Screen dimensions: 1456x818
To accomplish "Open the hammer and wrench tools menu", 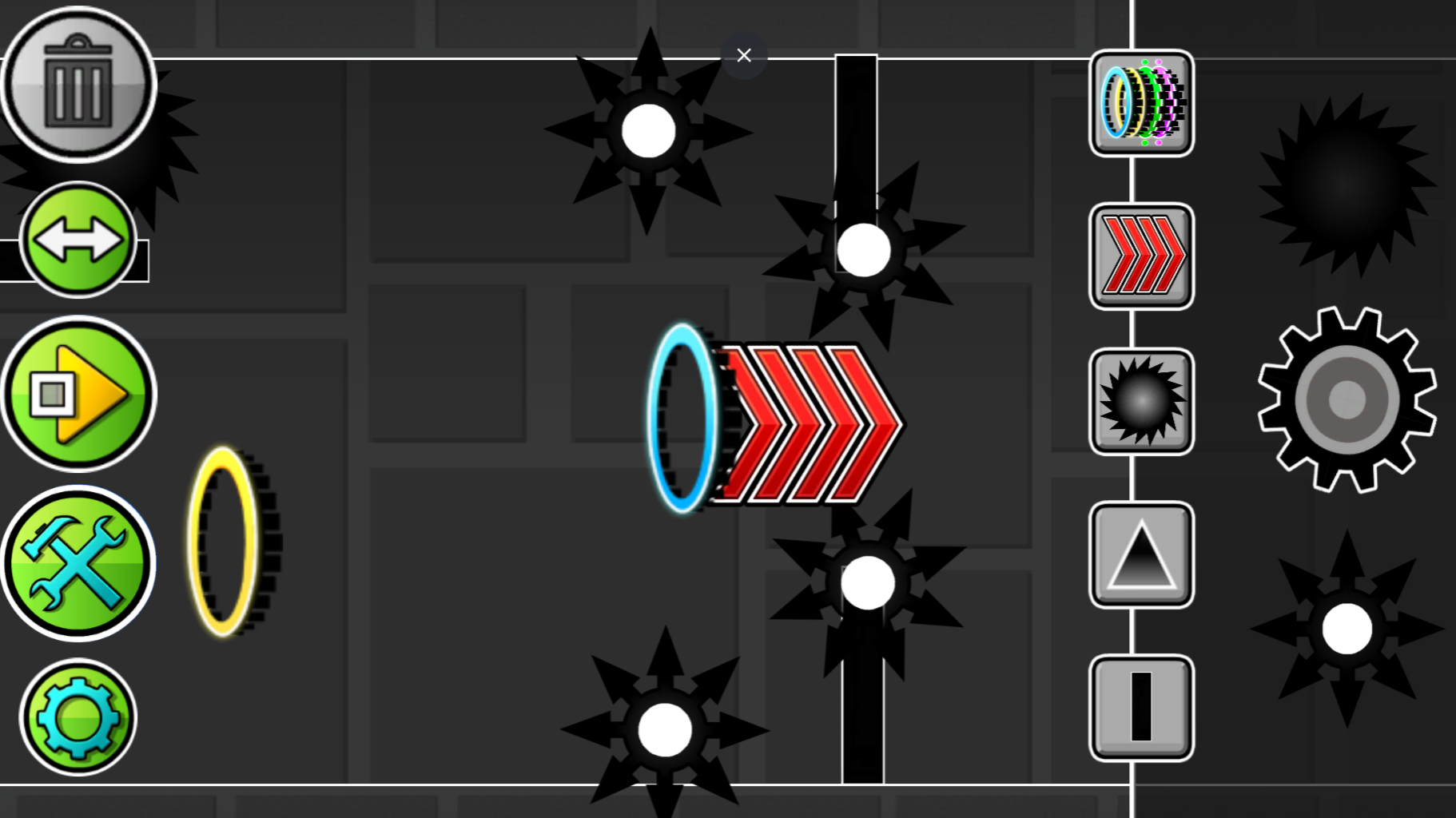I will (x=78, y=563).
